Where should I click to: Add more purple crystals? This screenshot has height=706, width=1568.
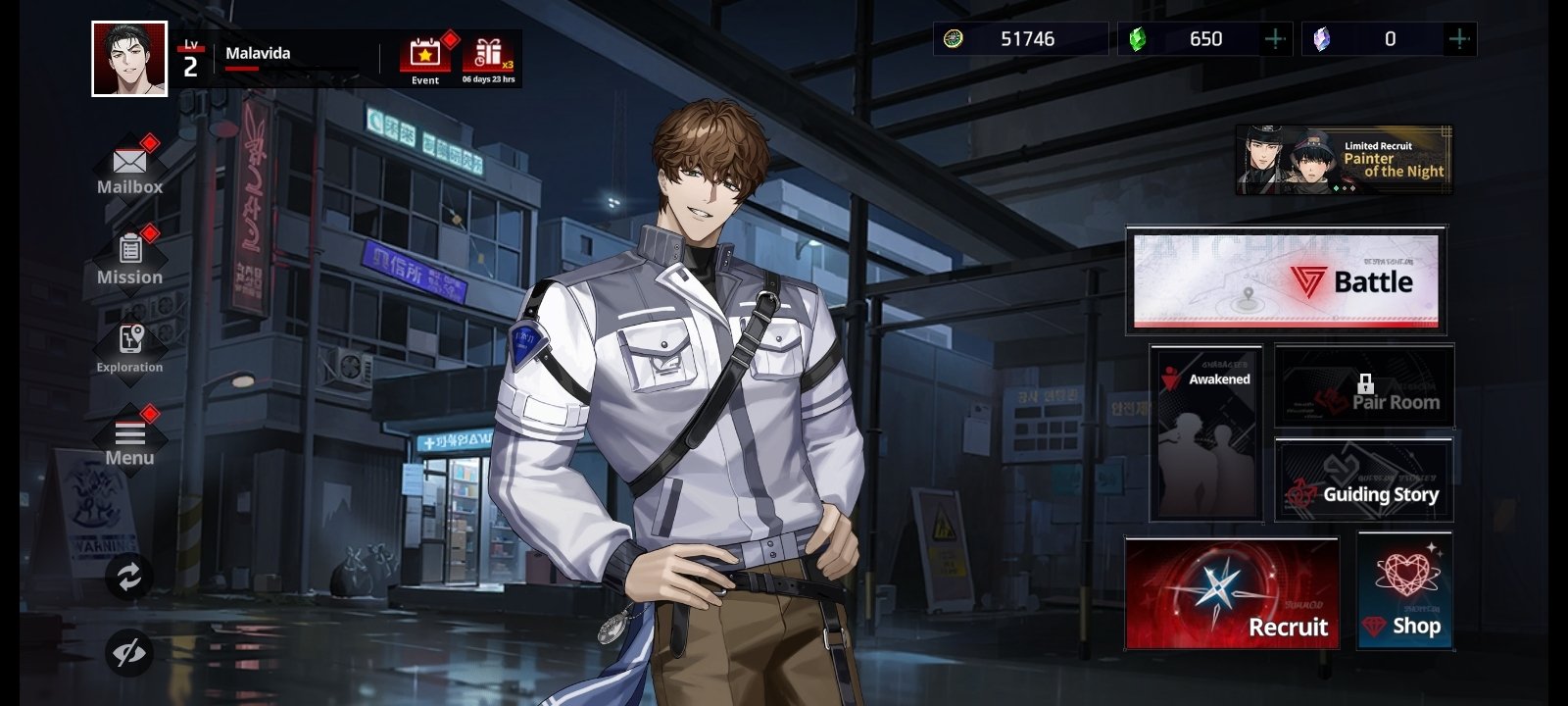[x=1458, y=39]
